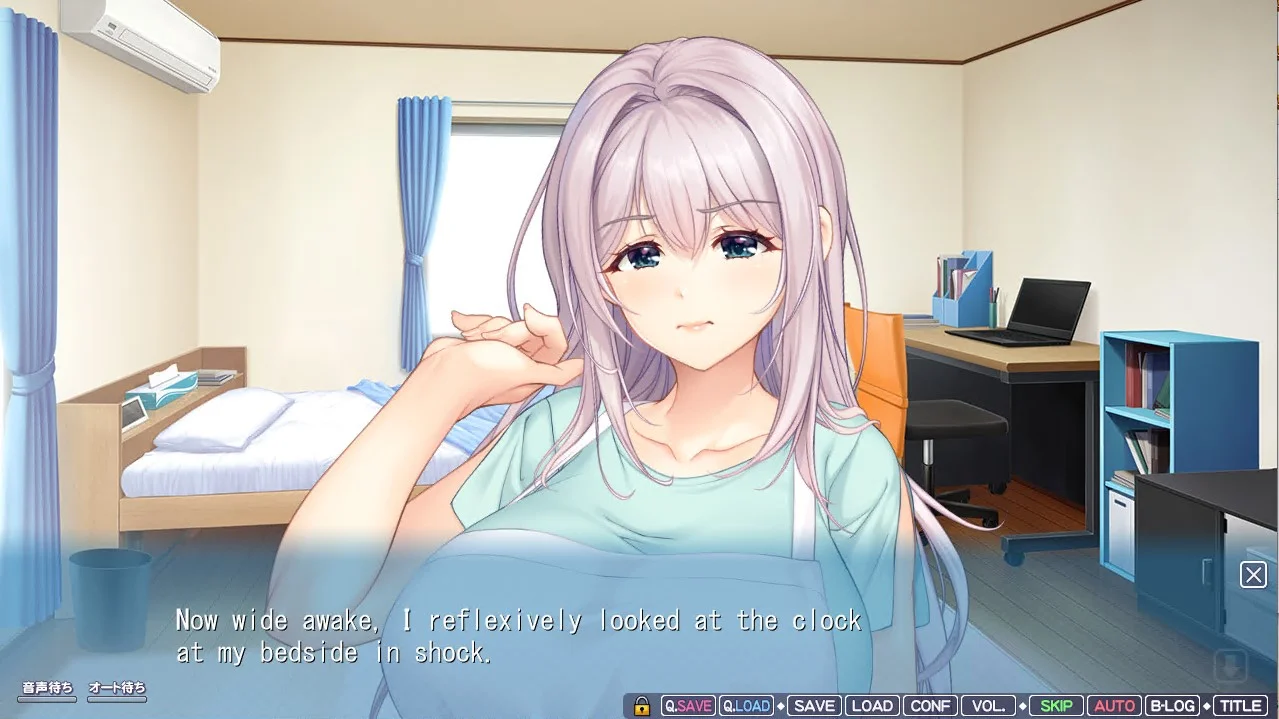Open the LOAD menu
This screenshot has width=1279, height=719.
[871, 706]
